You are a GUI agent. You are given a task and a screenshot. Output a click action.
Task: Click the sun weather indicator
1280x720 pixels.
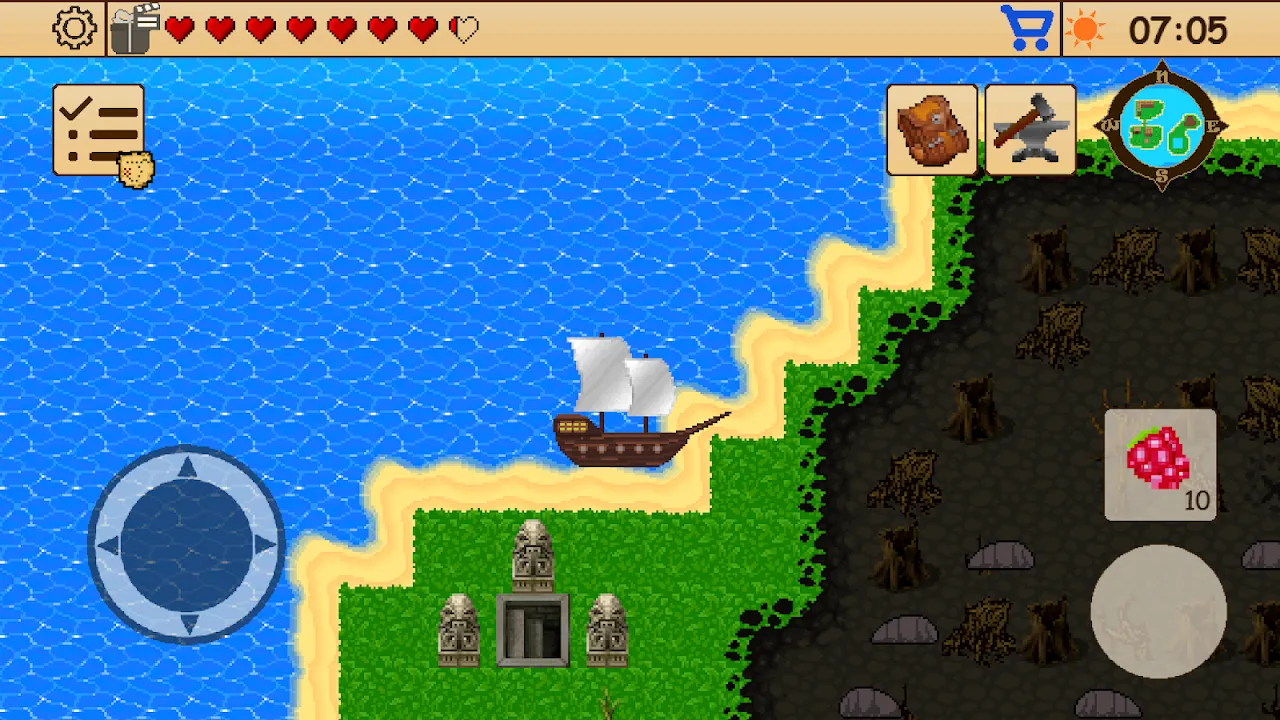pos(1086,28)
